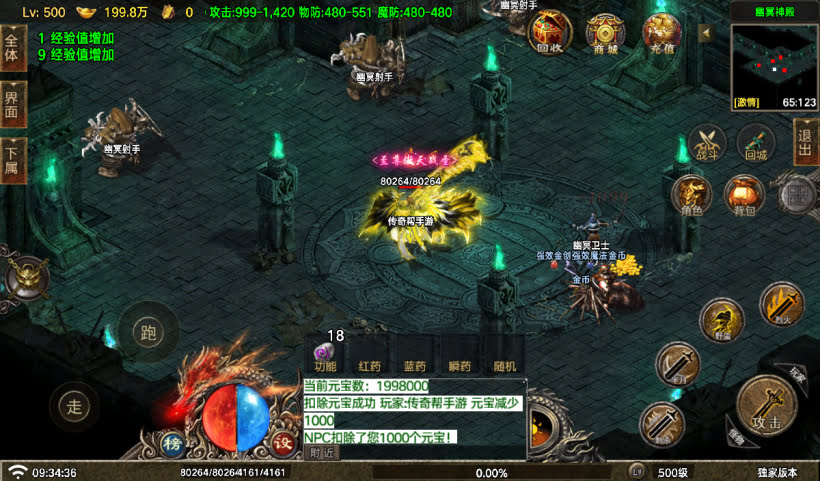Open the 角色 character sheet
The image size is (820, 481).
(x=692, y=194)
